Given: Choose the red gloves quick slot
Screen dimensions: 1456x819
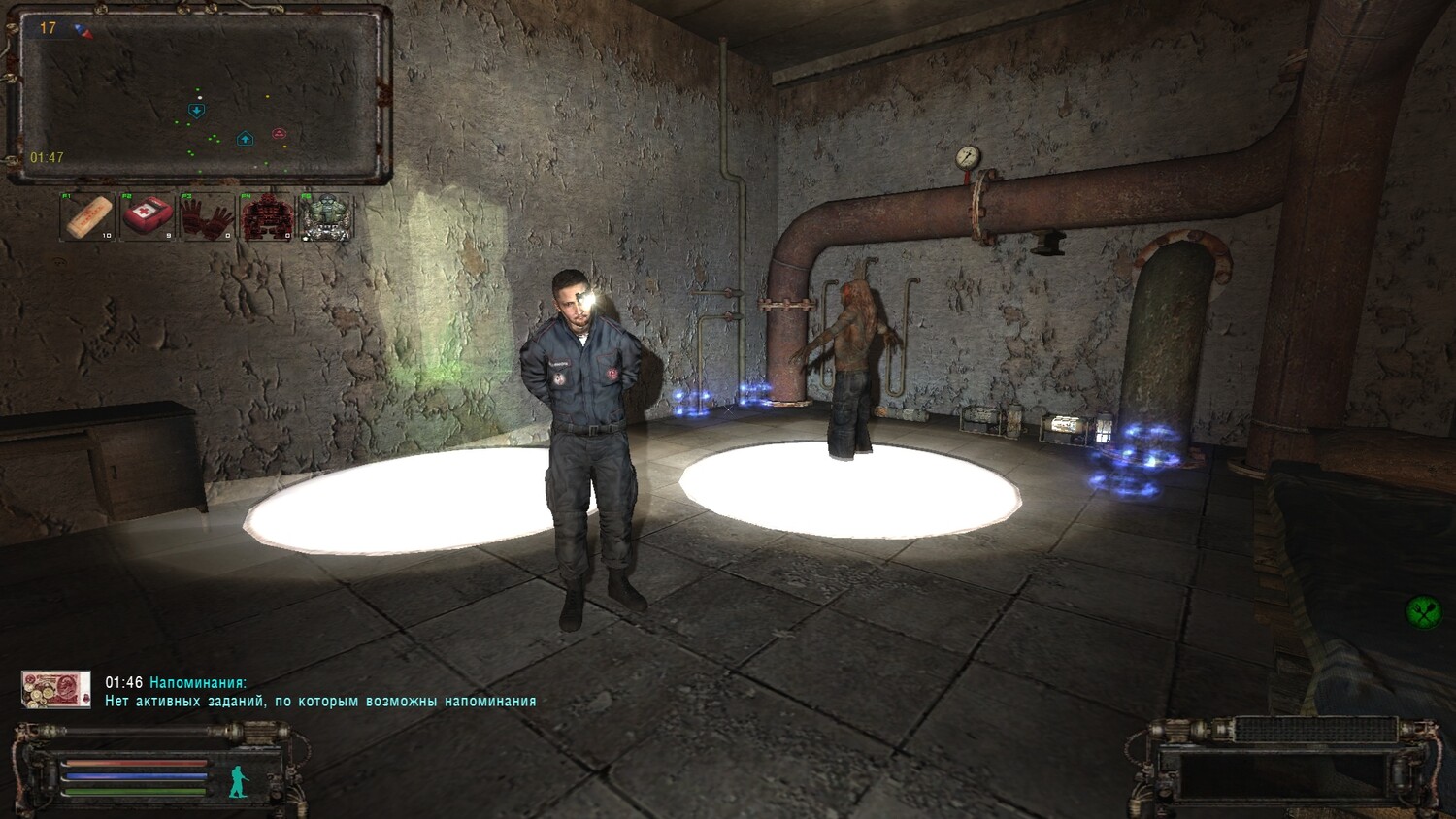Looking at the screenshot, I should click(207, 216).
